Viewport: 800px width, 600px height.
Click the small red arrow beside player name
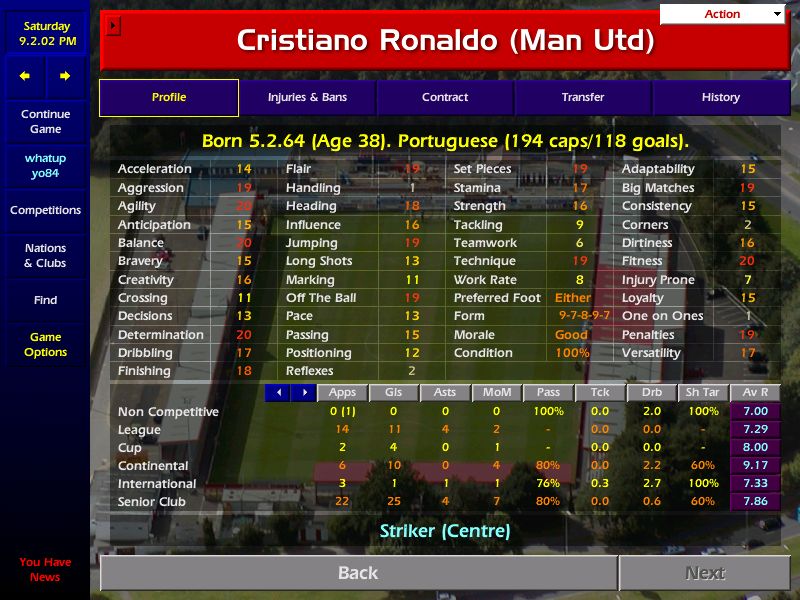[x=113, y=26]
